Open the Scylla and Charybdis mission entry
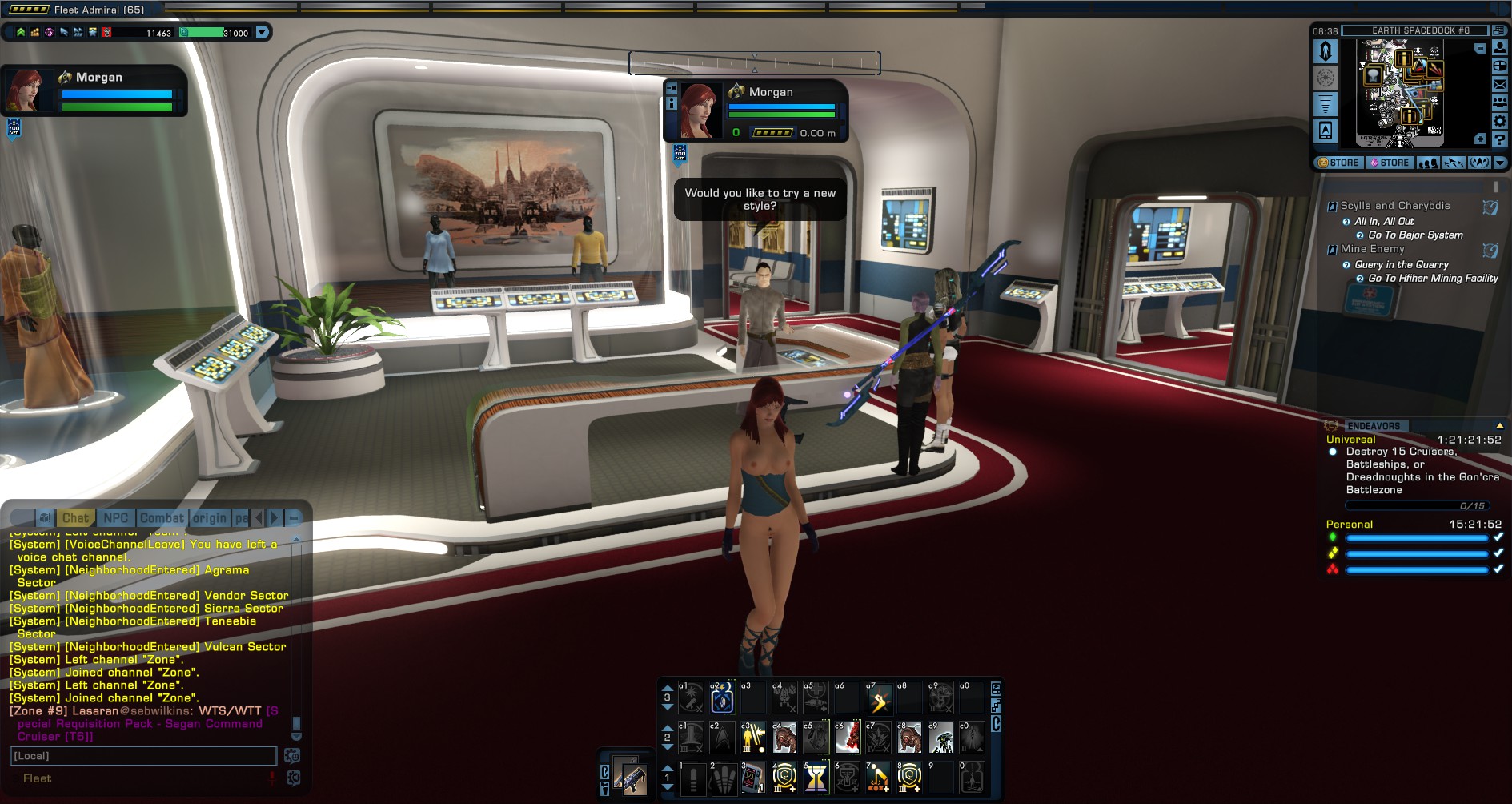 pos(1394,206)
